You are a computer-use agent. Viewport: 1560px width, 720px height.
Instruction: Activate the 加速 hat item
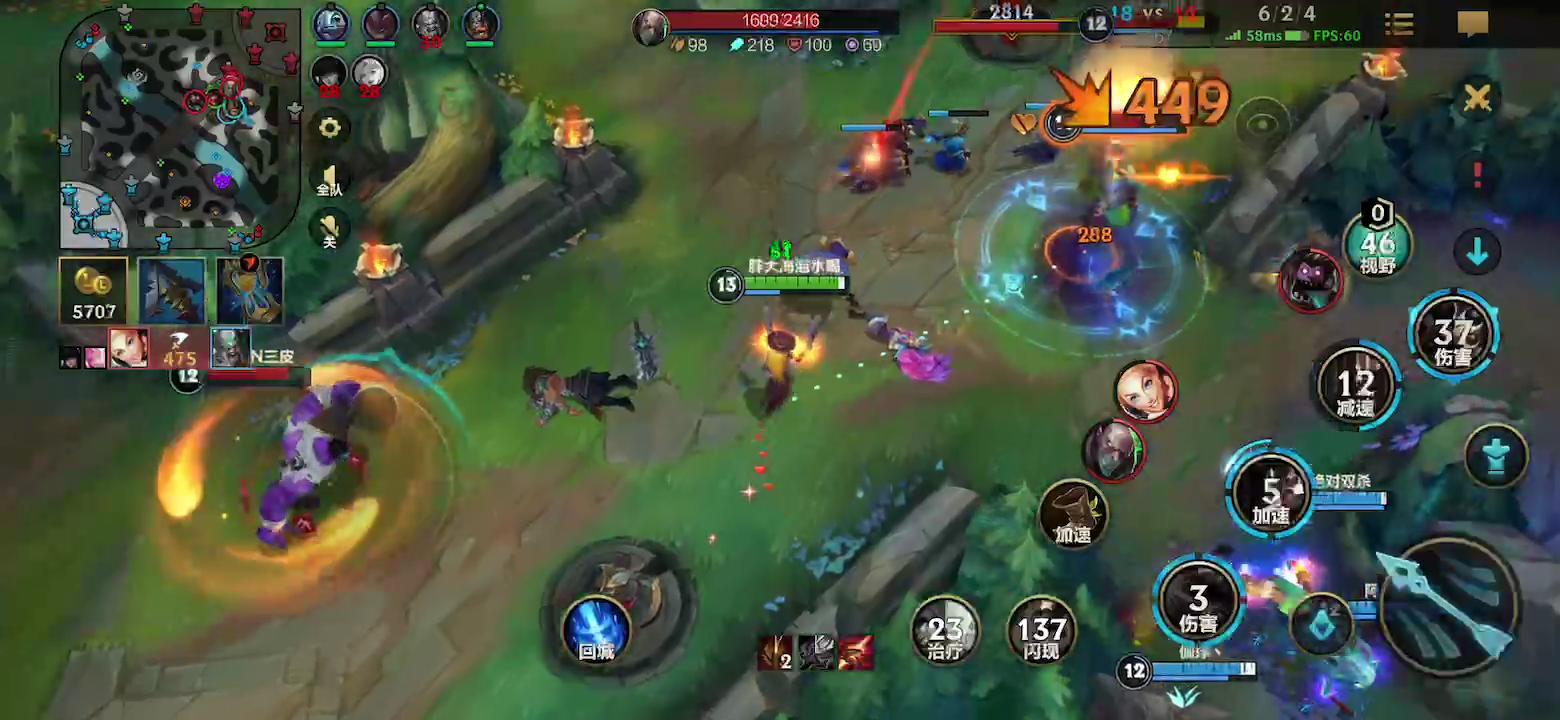(1073, 514)
